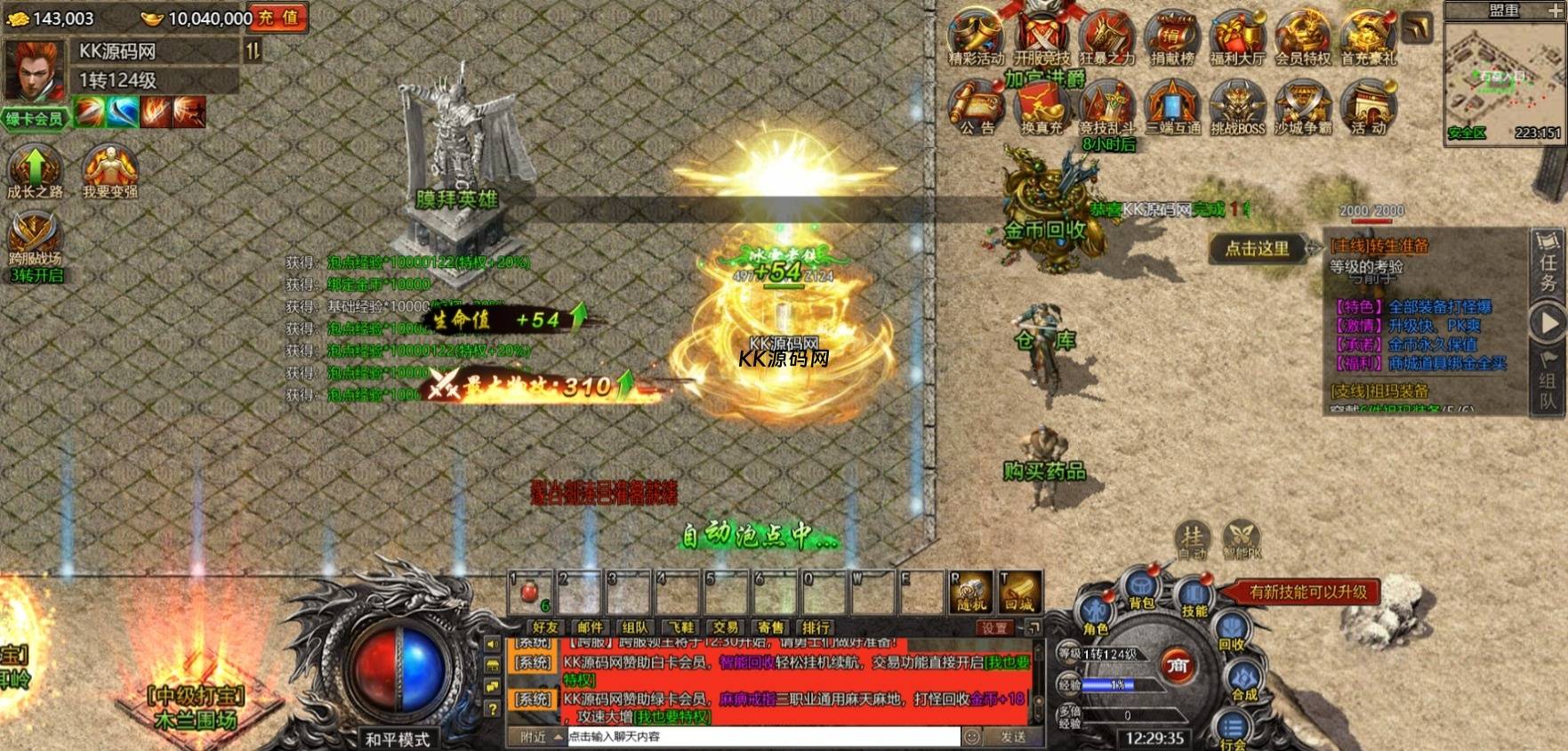
Task: Open the 好友 friends tab
Action: click(x=545, y=627)
